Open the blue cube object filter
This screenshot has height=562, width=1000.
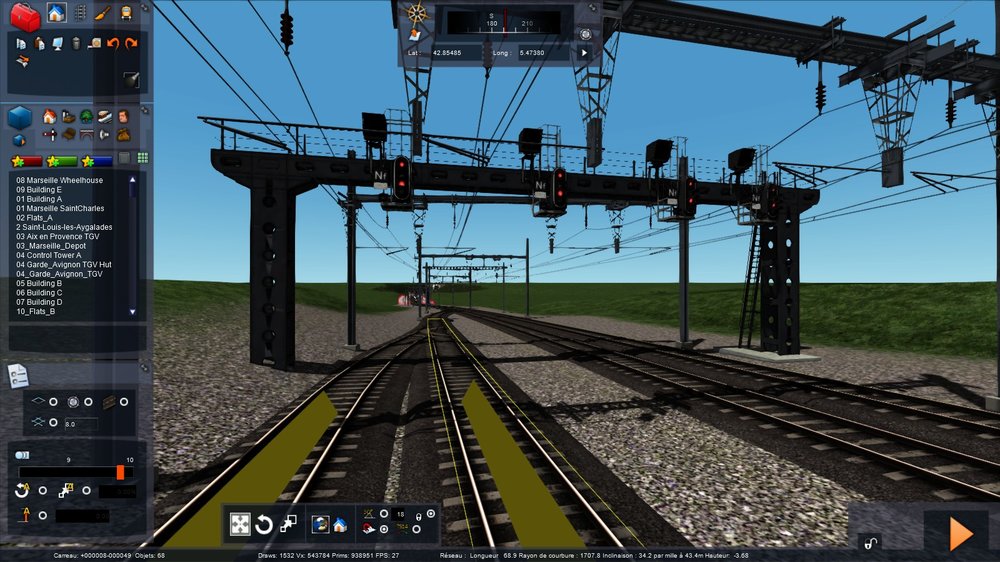(x=20, y=118)
